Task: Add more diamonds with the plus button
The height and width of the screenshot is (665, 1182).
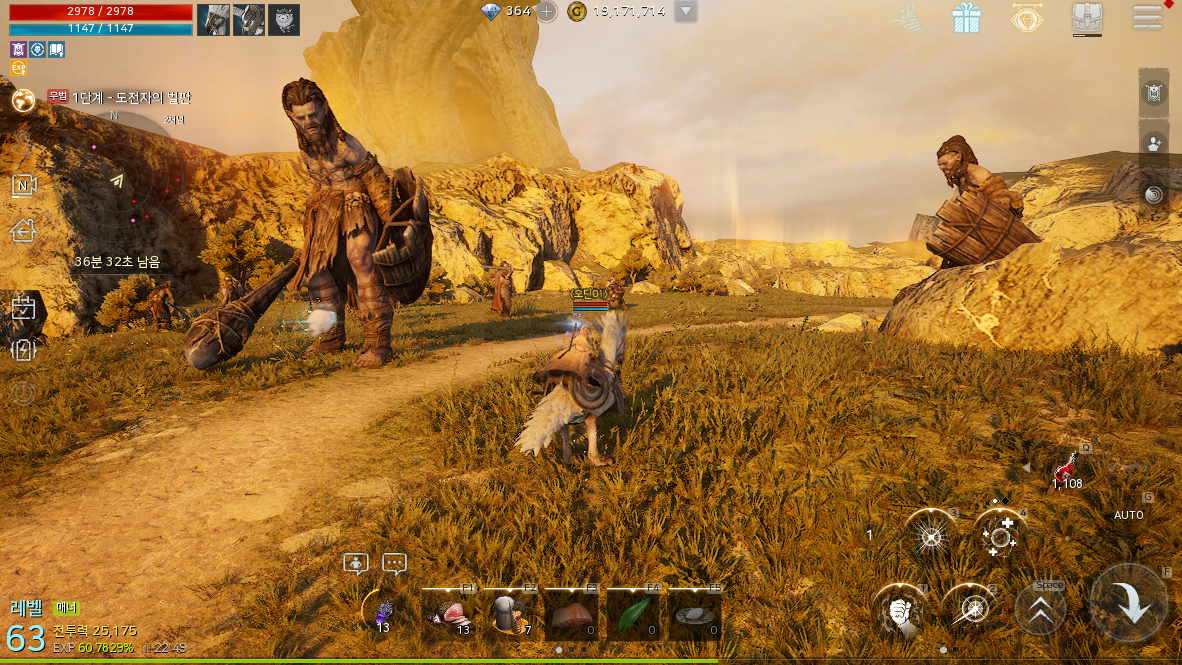Action: point(547,12)
